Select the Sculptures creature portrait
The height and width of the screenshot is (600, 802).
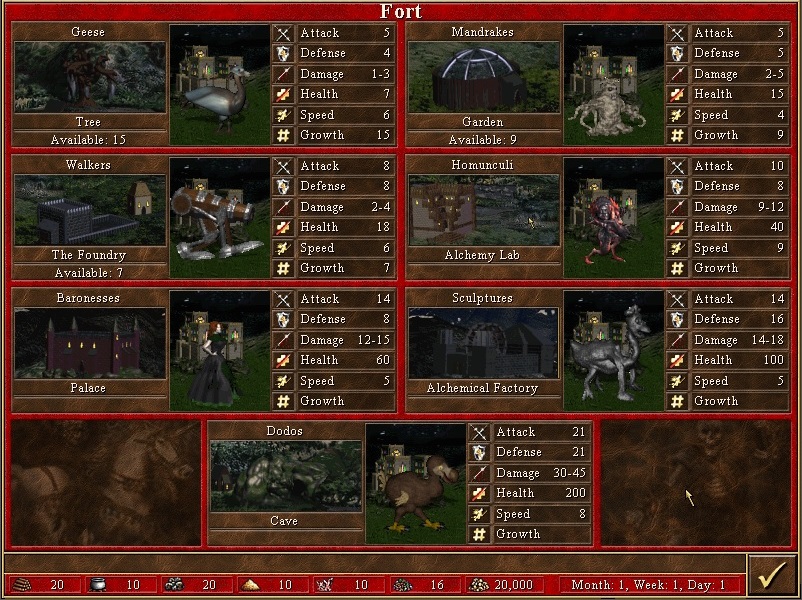[613, 350]
